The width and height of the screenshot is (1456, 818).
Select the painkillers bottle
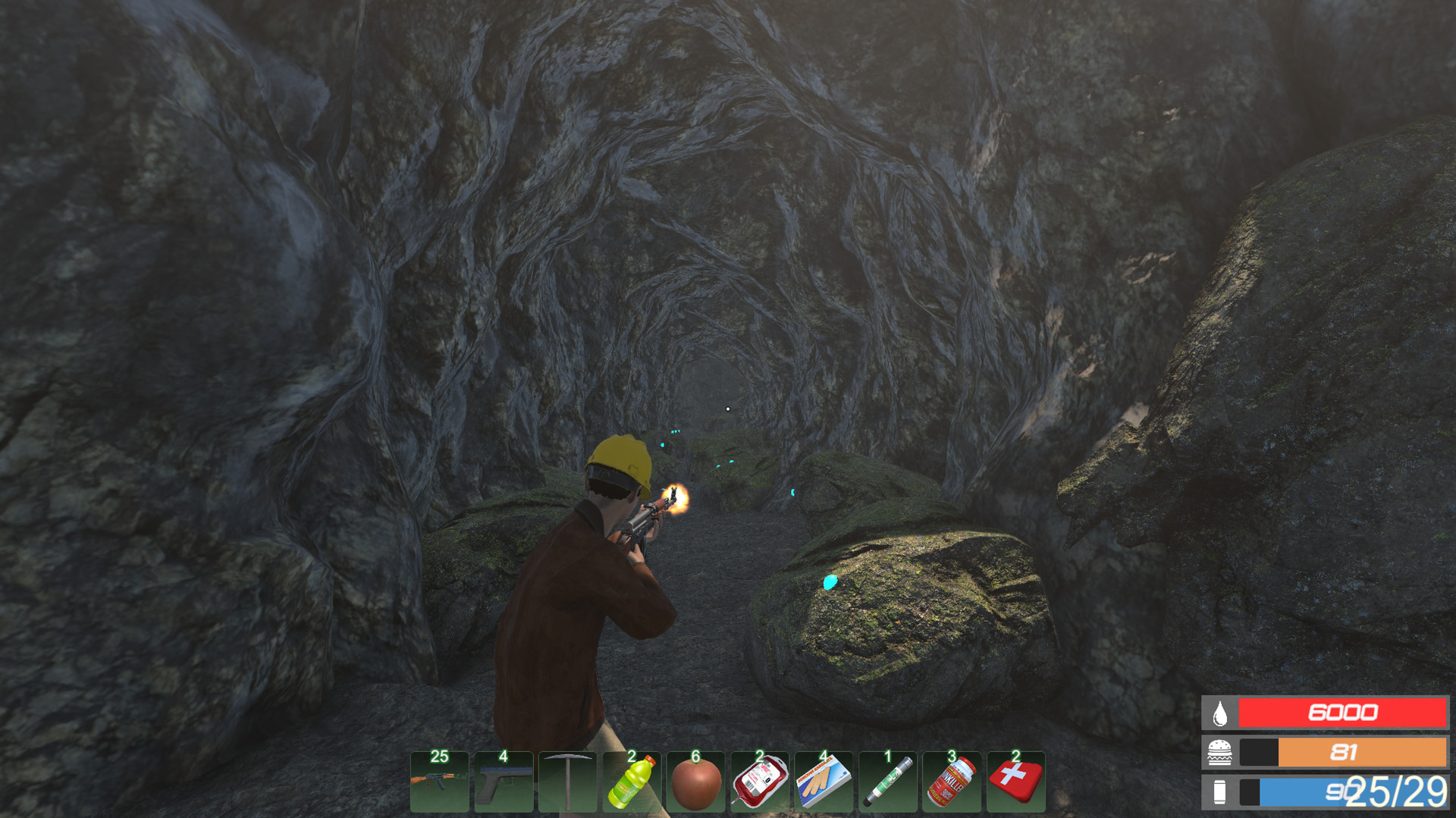pyautogui.click(x=952, y=782)
